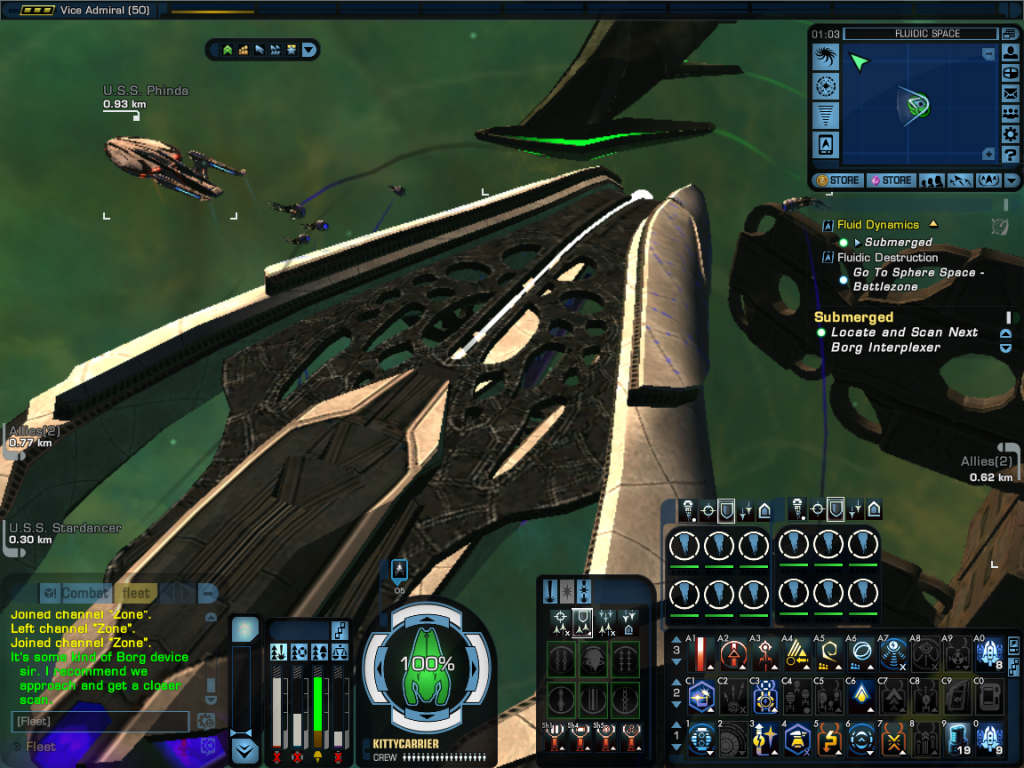Activate the A5 yellow spiral ability

coord(829,655)
